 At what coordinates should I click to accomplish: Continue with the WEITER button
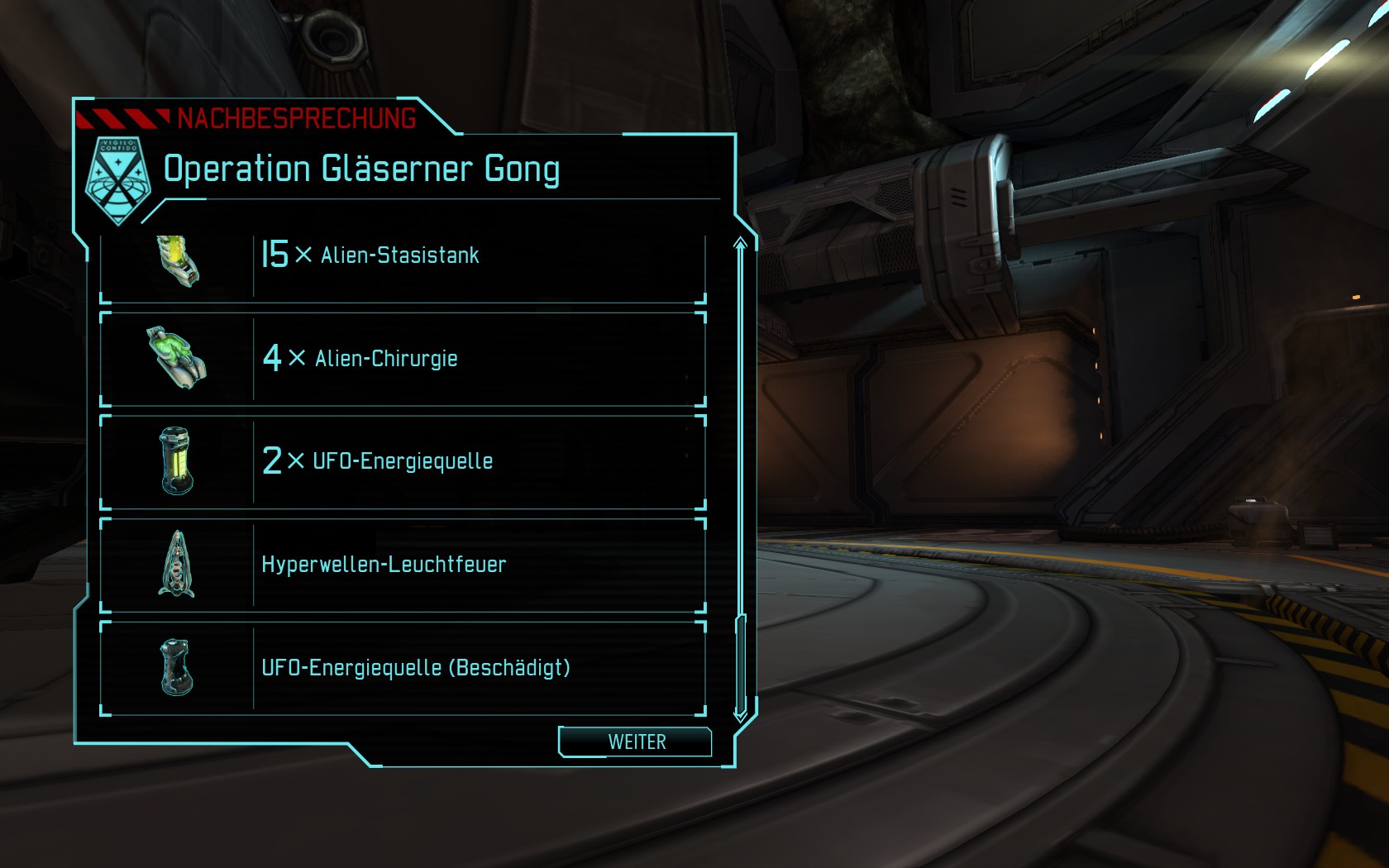(635, 742)
